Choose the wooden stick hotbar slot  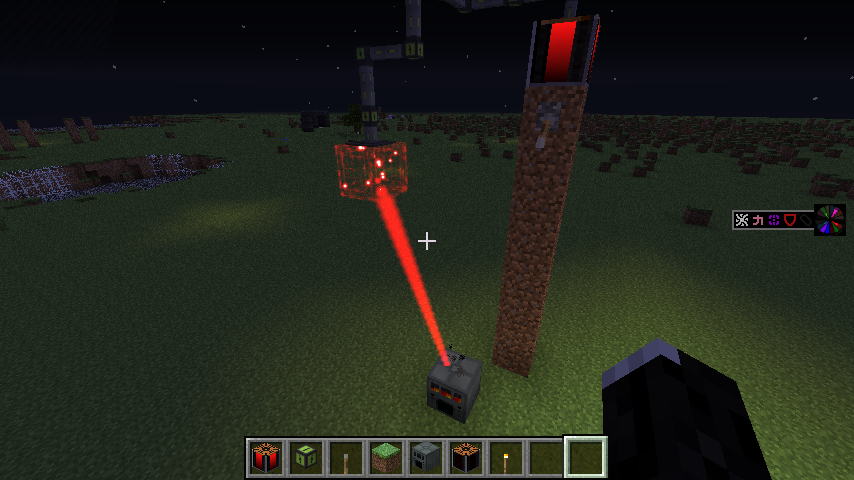[346, 457]
